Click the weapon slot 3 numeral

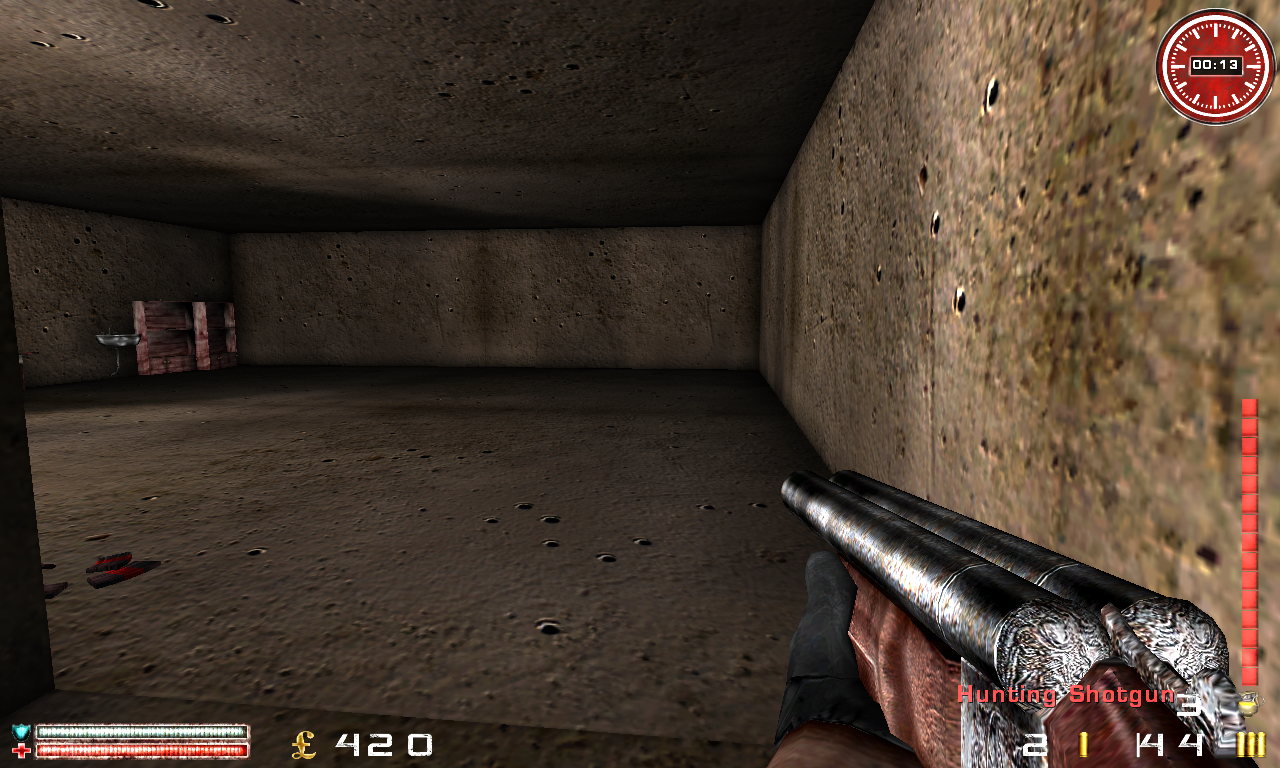(1190, 706)
